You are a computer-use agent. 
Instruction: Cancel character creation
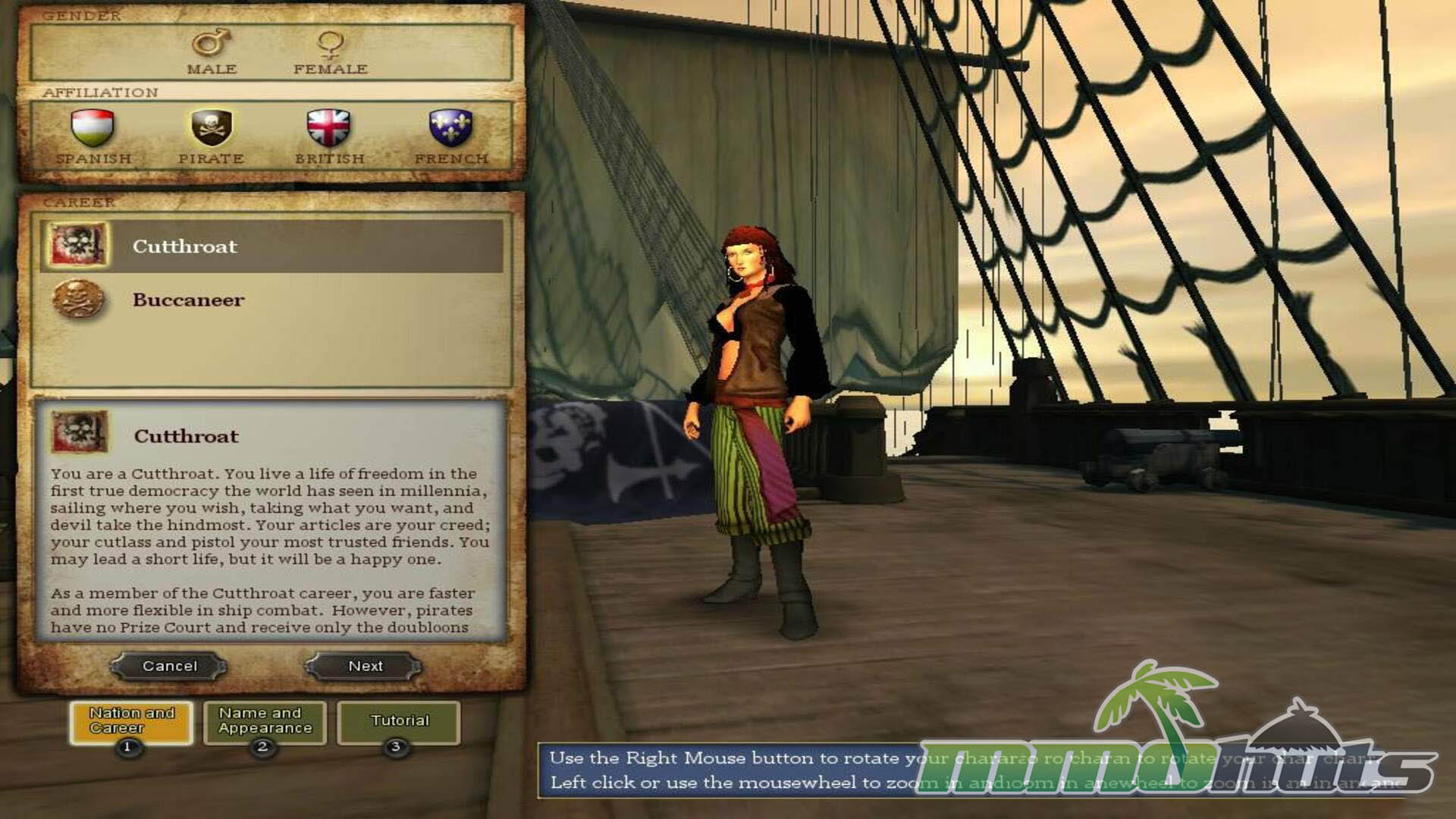pyautogui.click(x=169, y=666)
